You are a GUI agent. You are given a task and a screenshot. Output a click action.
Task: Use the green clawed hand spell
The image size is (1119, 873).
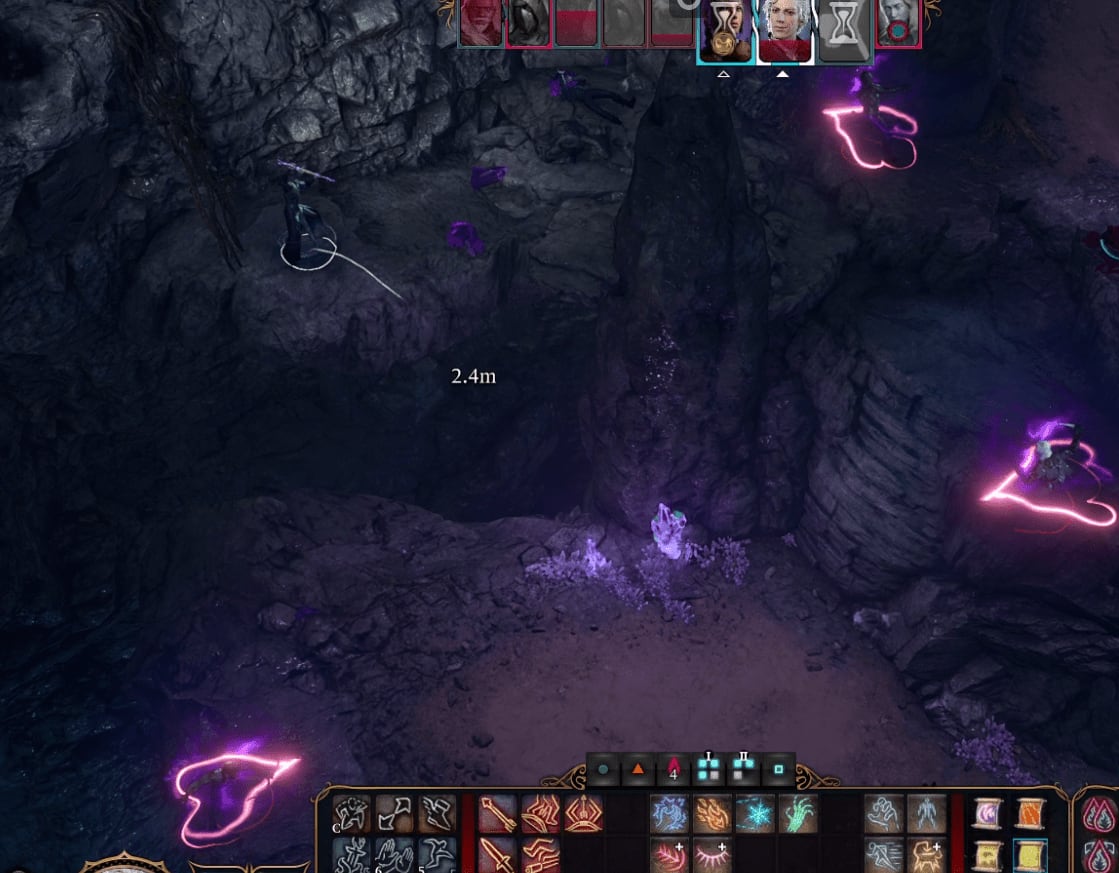798,815
